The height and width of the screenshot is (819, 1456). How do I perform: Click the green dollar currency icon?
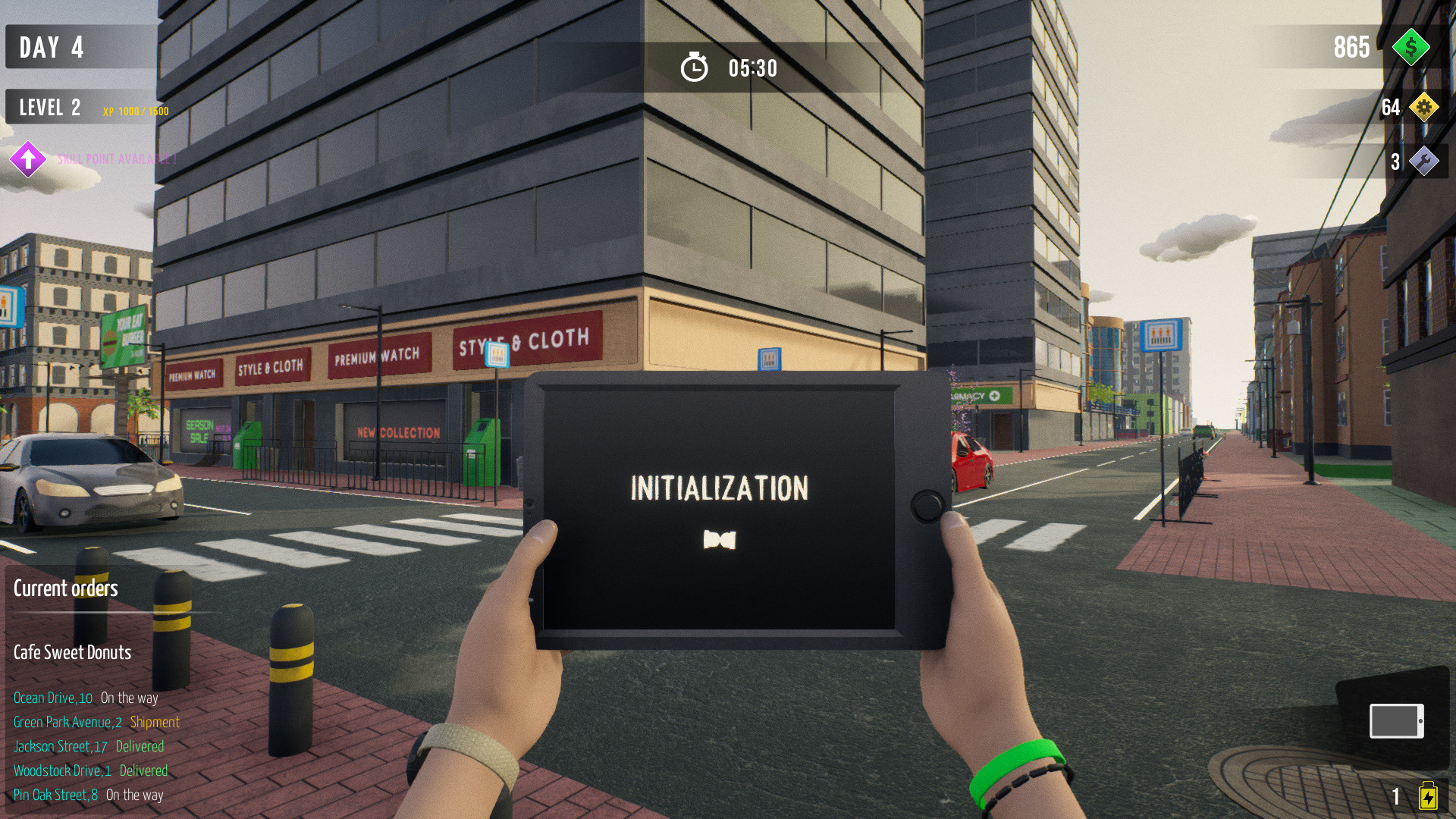pos(1411,48)
